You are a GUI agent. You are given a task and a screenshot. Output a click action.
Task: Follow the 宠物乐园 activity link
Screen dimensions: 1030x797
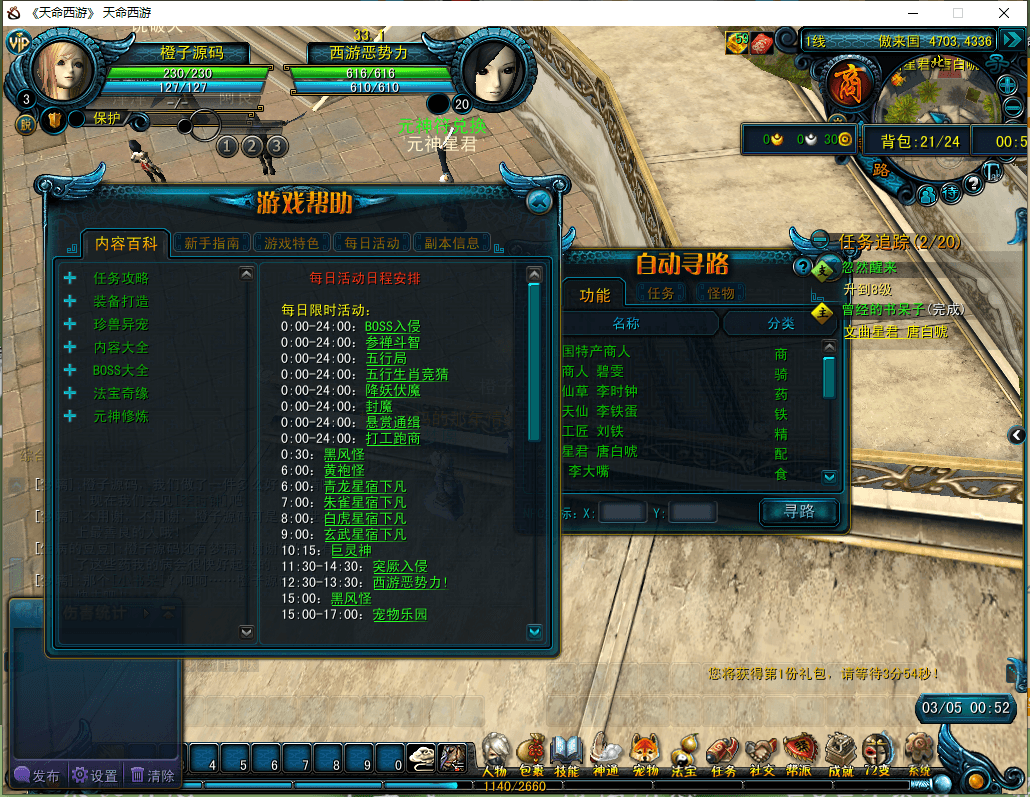pyautogui.click(x=399, y=614)
